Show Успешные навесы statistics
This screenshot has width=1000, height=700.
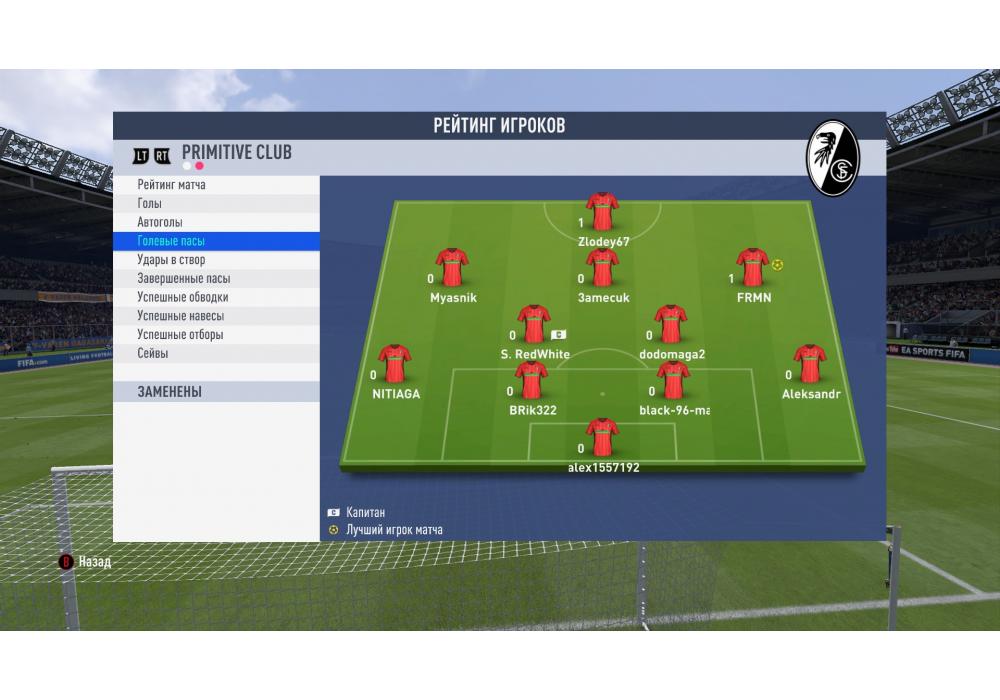tap(180, 316)
